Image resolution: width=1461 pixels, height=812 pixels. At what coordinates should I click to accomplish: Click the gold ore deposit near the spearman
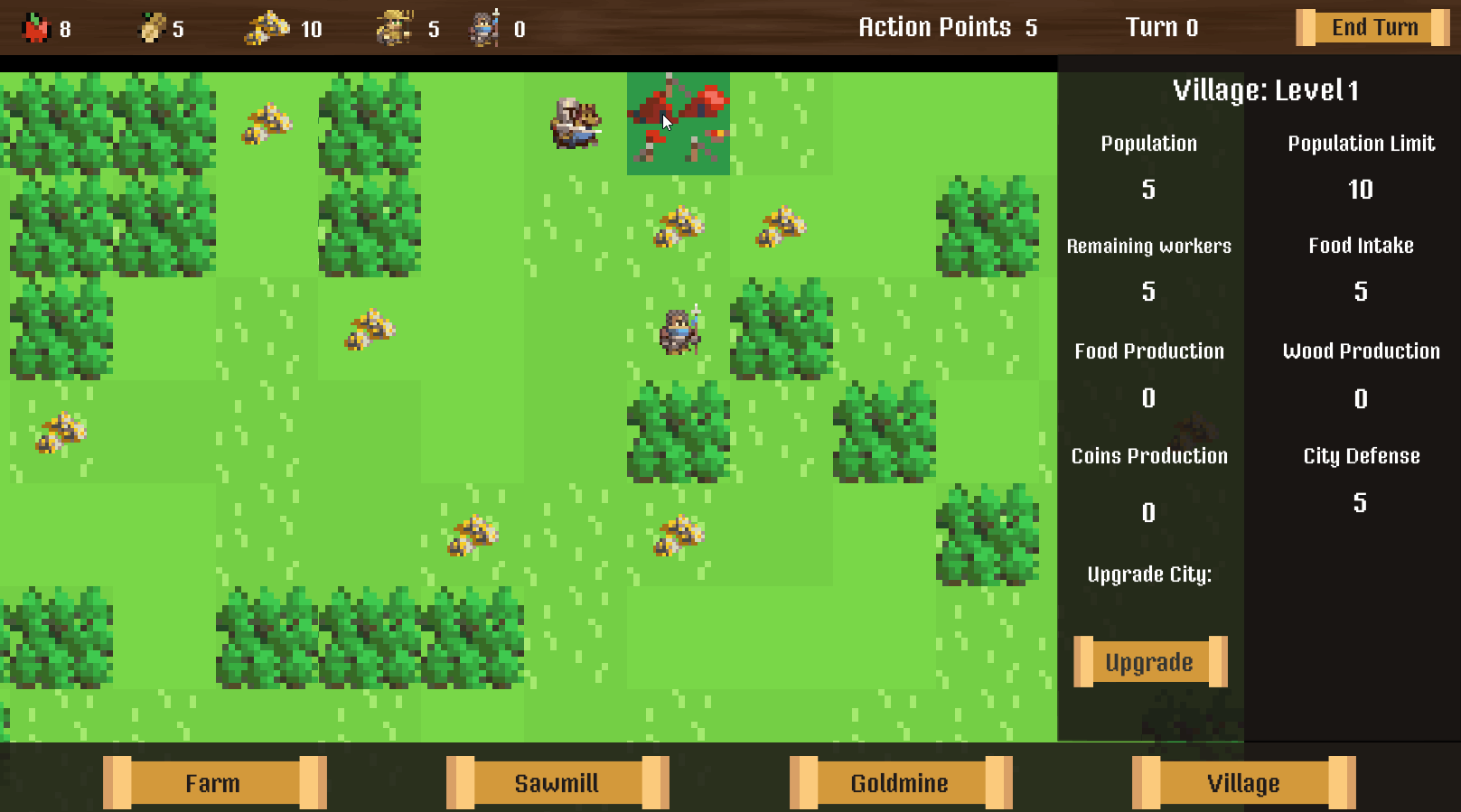[679, 226]
